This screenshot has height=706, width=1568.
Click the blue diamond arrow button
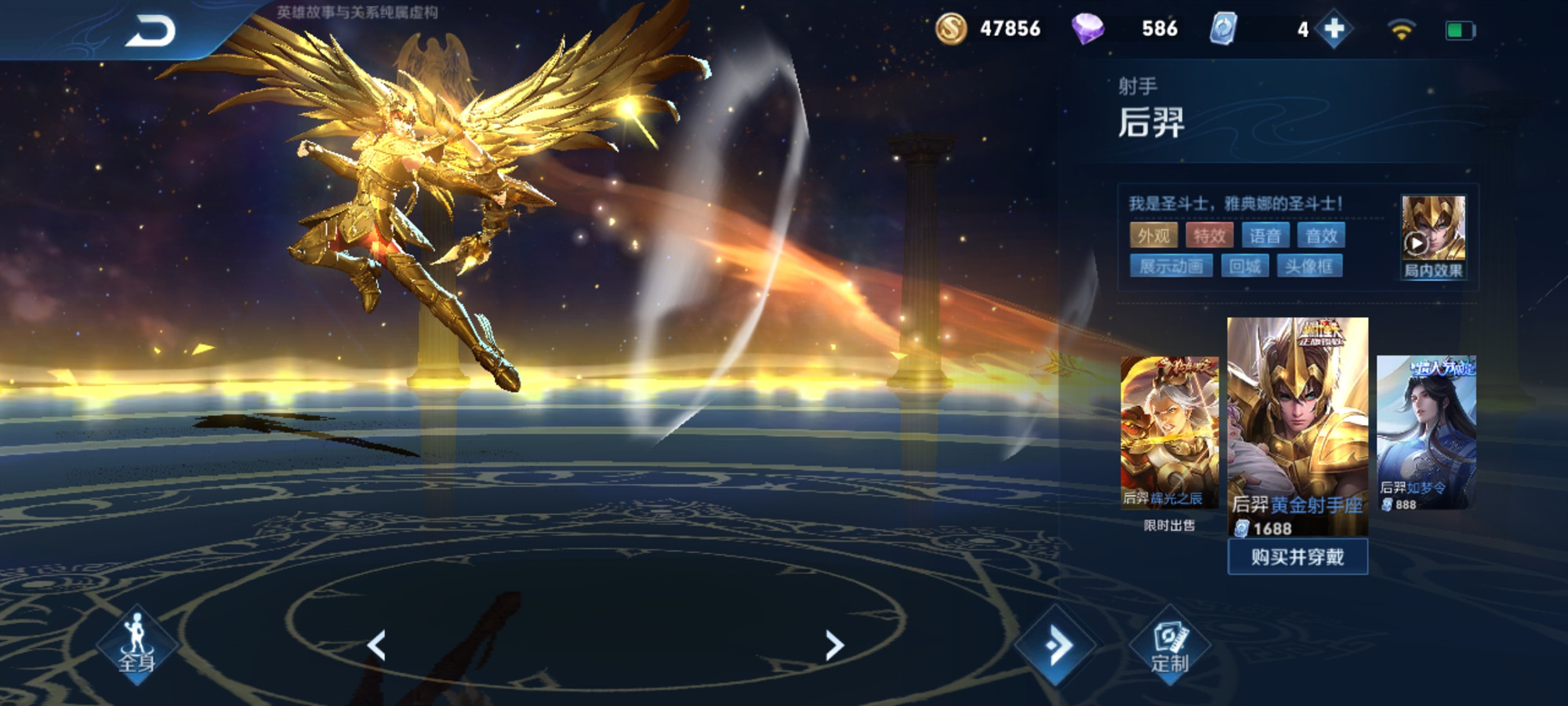(x=1055, y=646)
